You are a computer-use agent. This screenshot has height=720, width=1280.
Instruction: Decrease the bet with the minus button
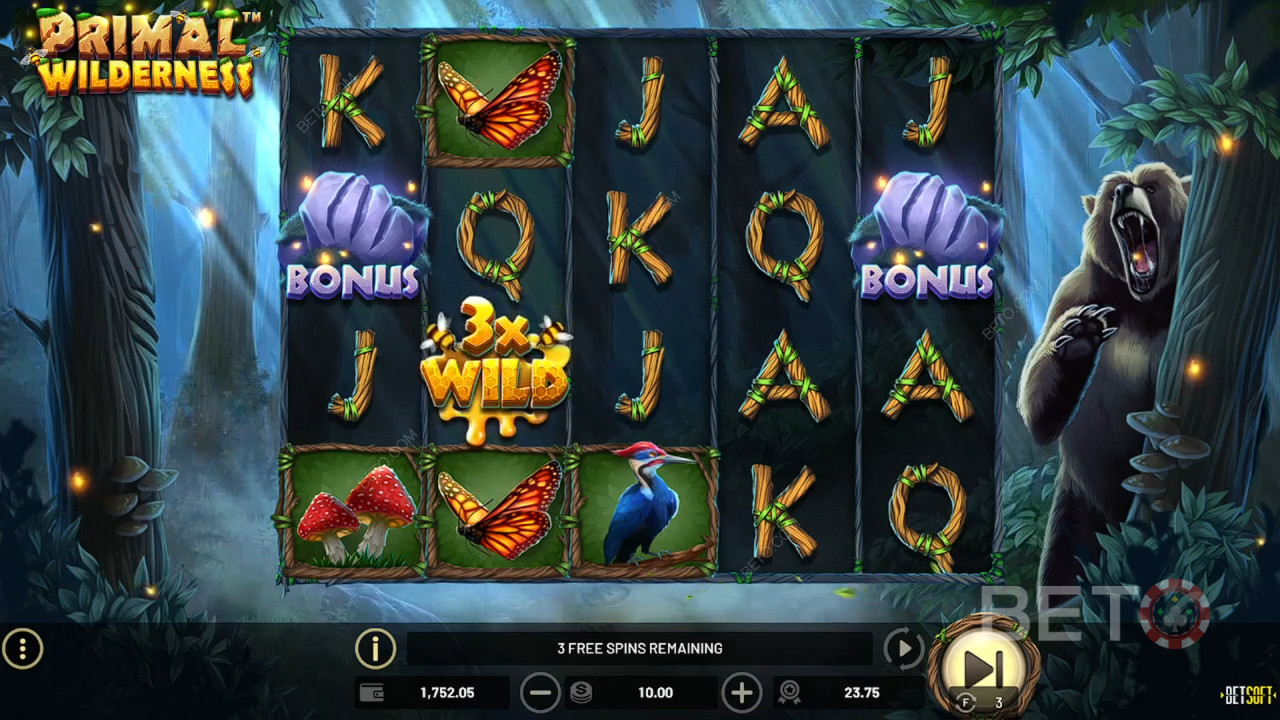coord(540,692)
